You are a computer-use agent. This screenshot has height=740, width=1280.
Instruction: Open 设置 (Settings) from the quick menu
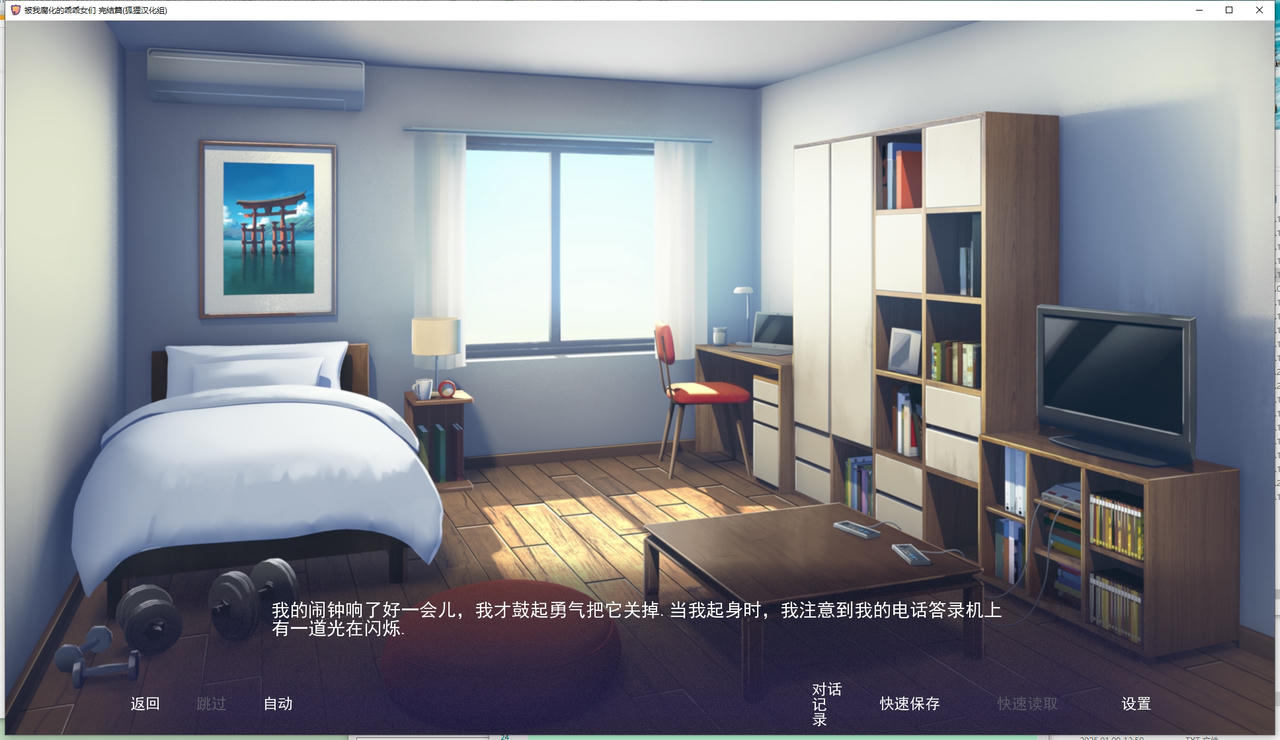point(1136,704)
